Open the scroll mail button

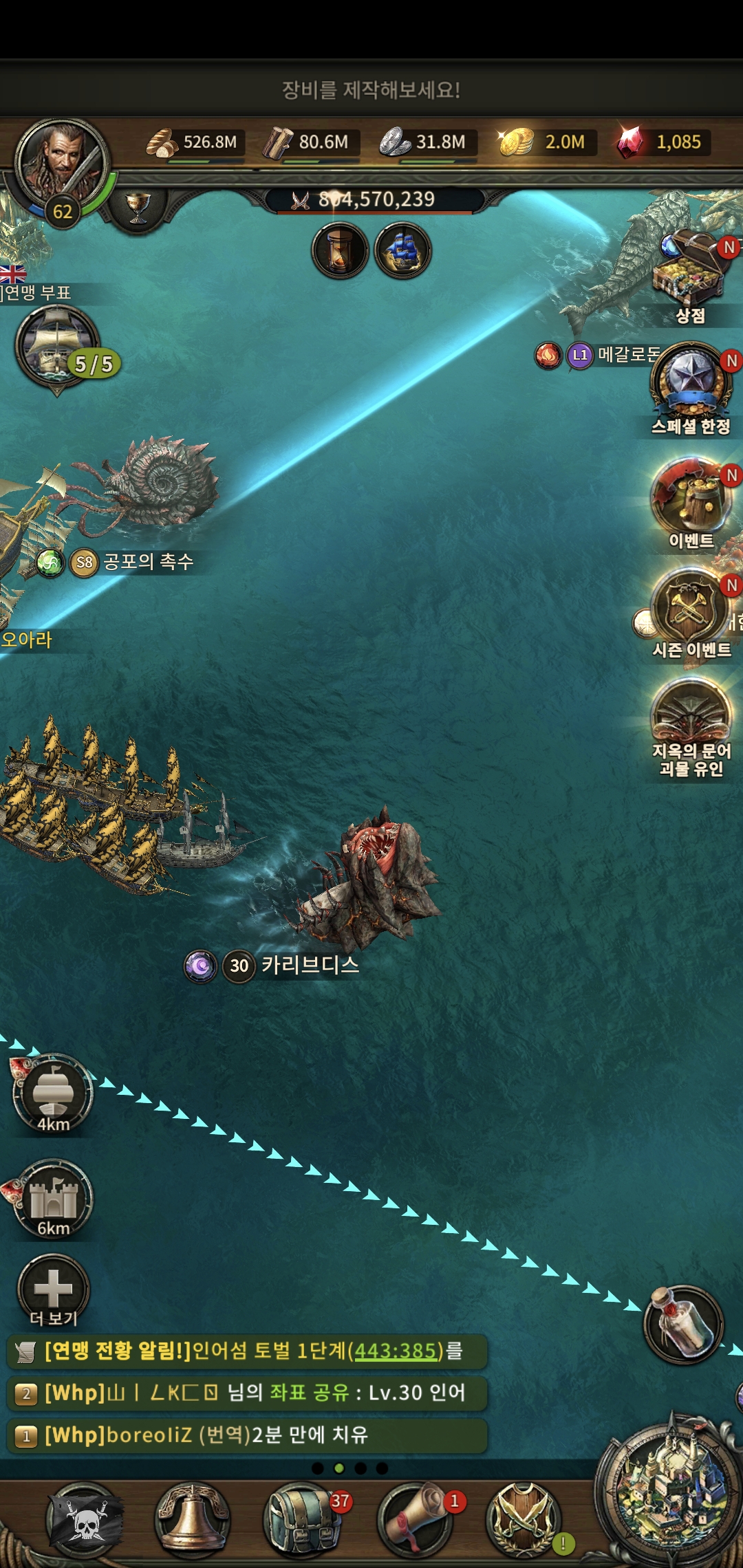pyautogui.click(x=415, y=1520)
